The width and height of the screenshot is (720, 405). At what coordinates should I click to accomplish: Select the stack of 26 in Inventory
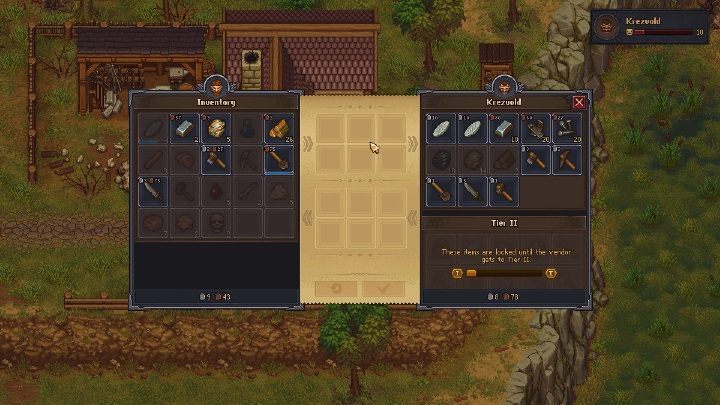(x=280, y=129)
